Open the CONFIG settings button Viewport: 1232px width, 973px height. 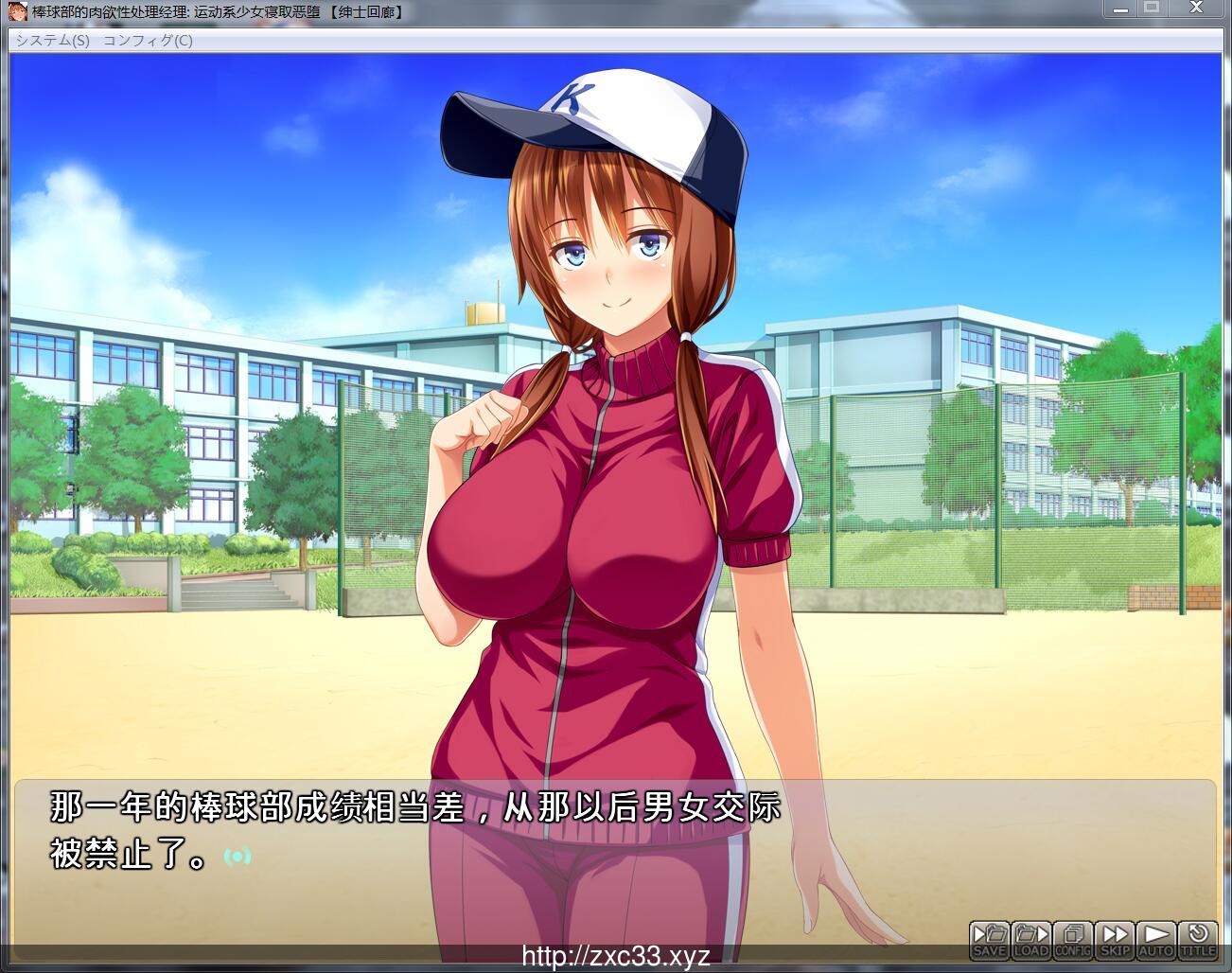[1072, 940]
